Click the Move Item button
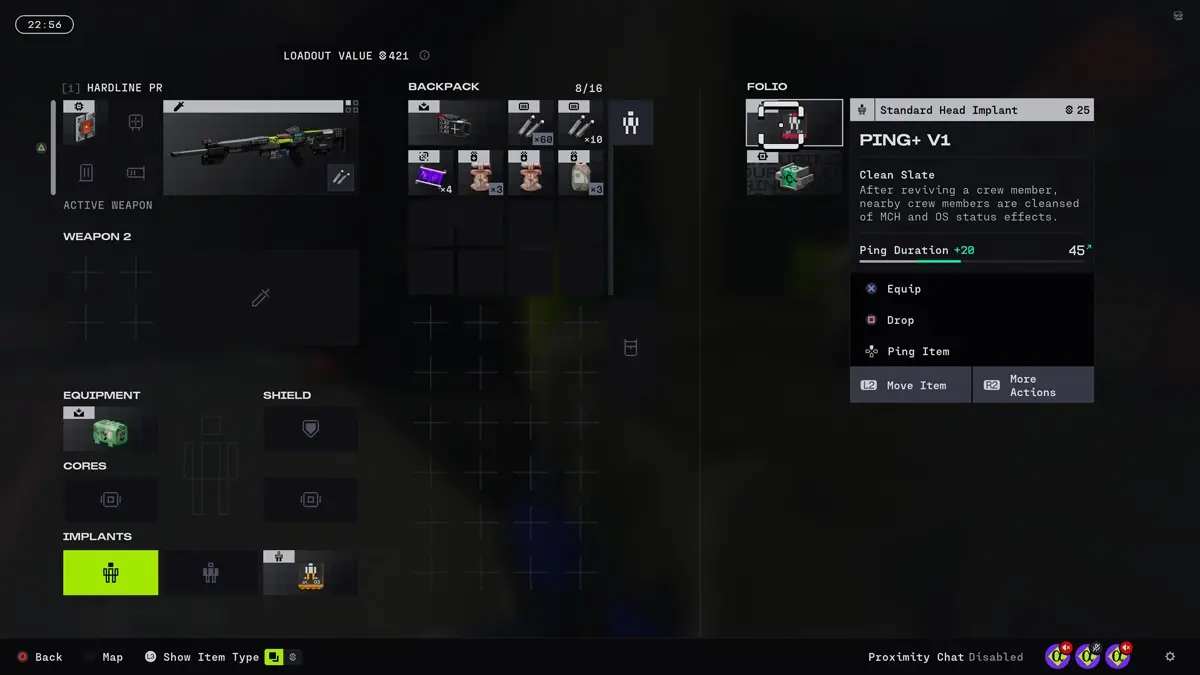 [x=910, y=385]
